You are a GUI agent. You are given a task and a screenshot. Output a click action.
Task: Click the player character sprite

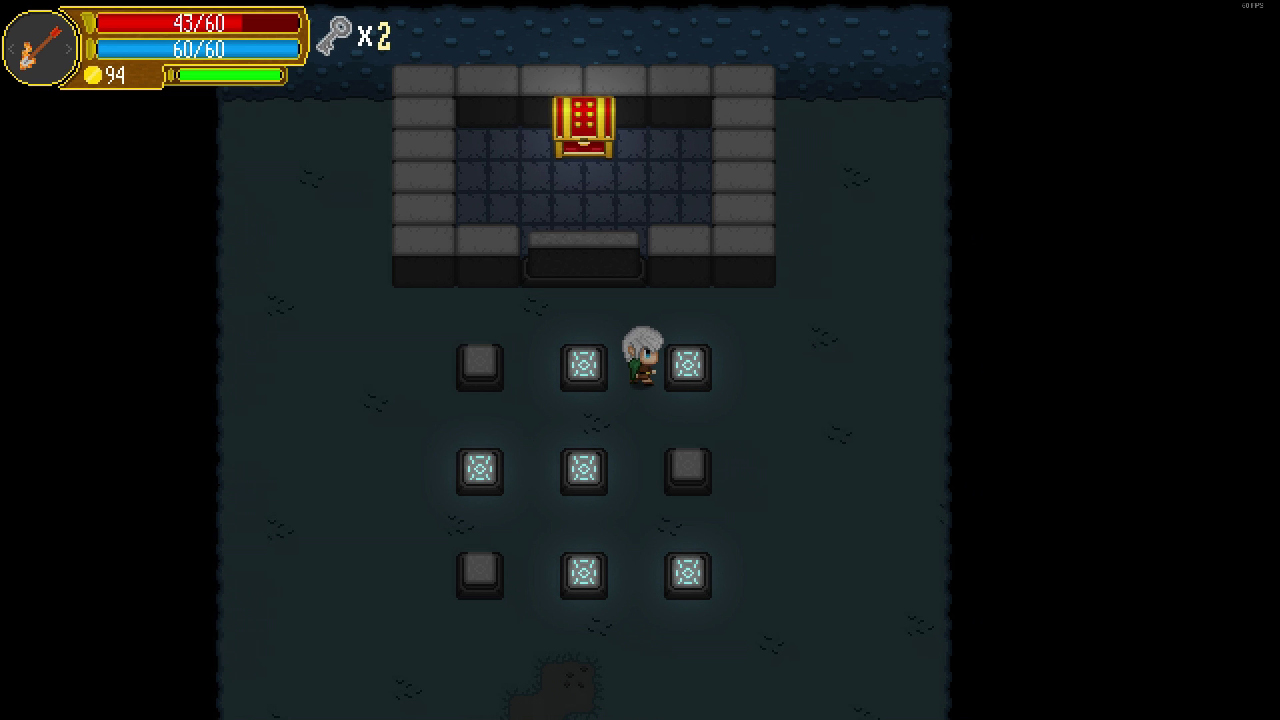(641, 356)
